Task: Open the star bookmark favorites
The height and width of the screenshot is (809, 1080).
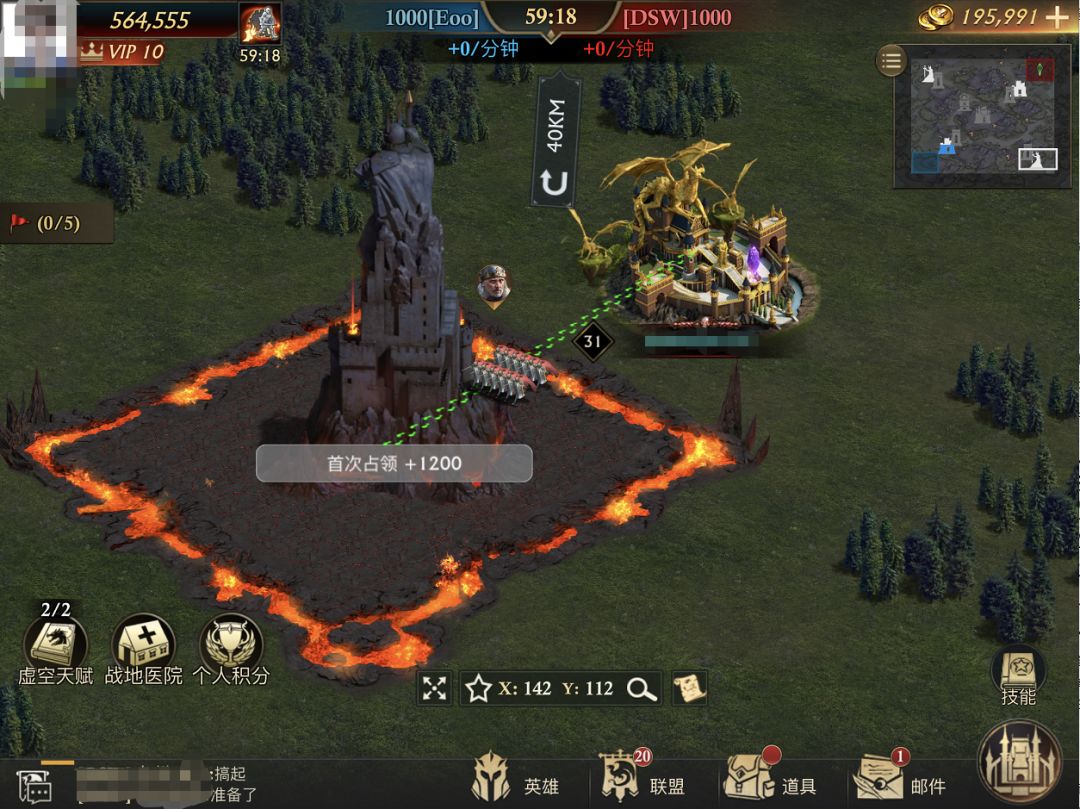Action: [x=478, y=688]
